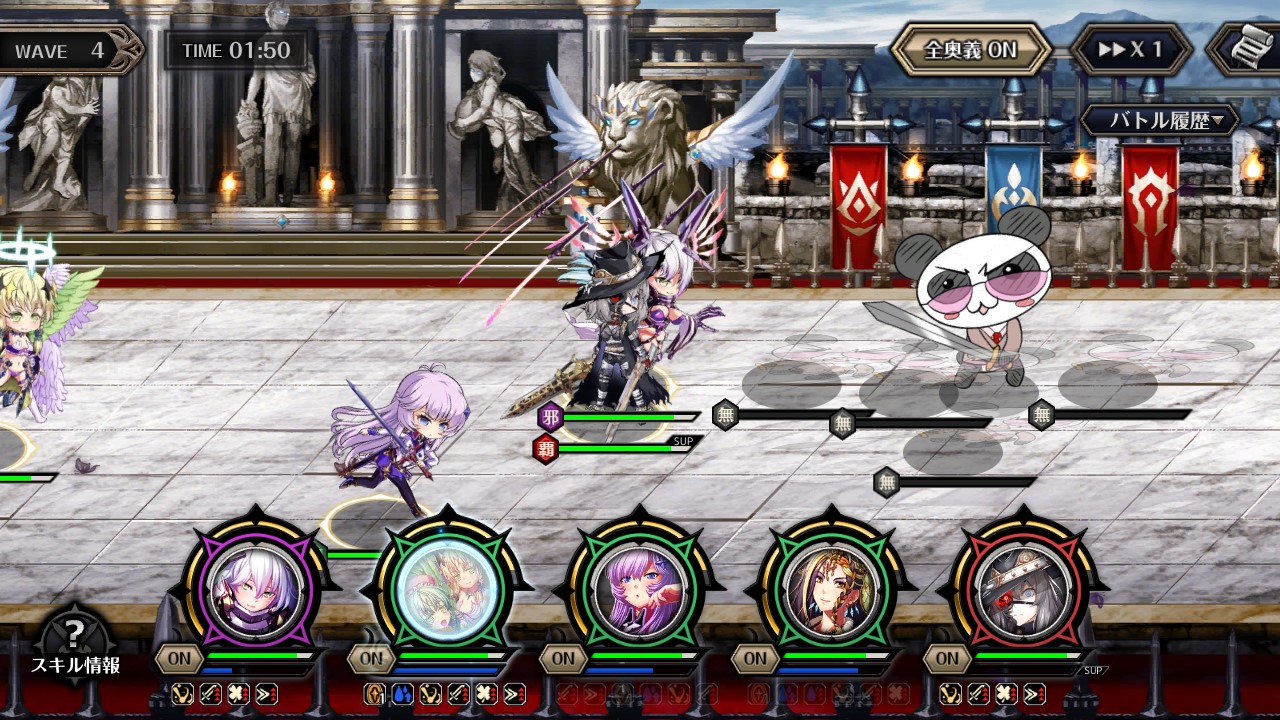Choose the dark-haired gold headdress character portrait
Viewport: 1280px width, 720px height.
[831, 586]
